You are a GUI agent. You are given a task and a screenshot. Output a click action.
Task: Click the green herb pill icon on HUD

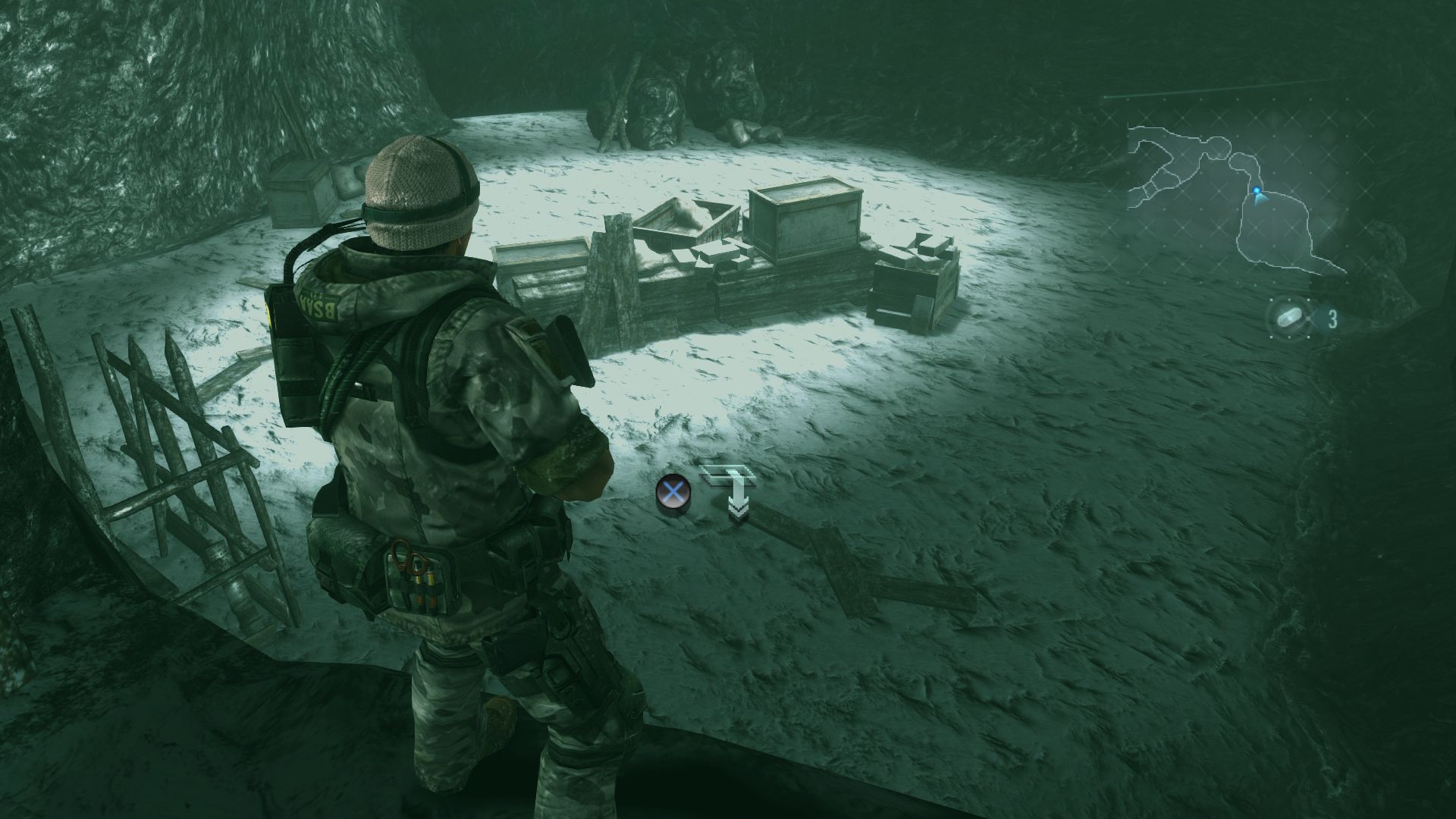pyautogui.click(x=1289, y=317)
